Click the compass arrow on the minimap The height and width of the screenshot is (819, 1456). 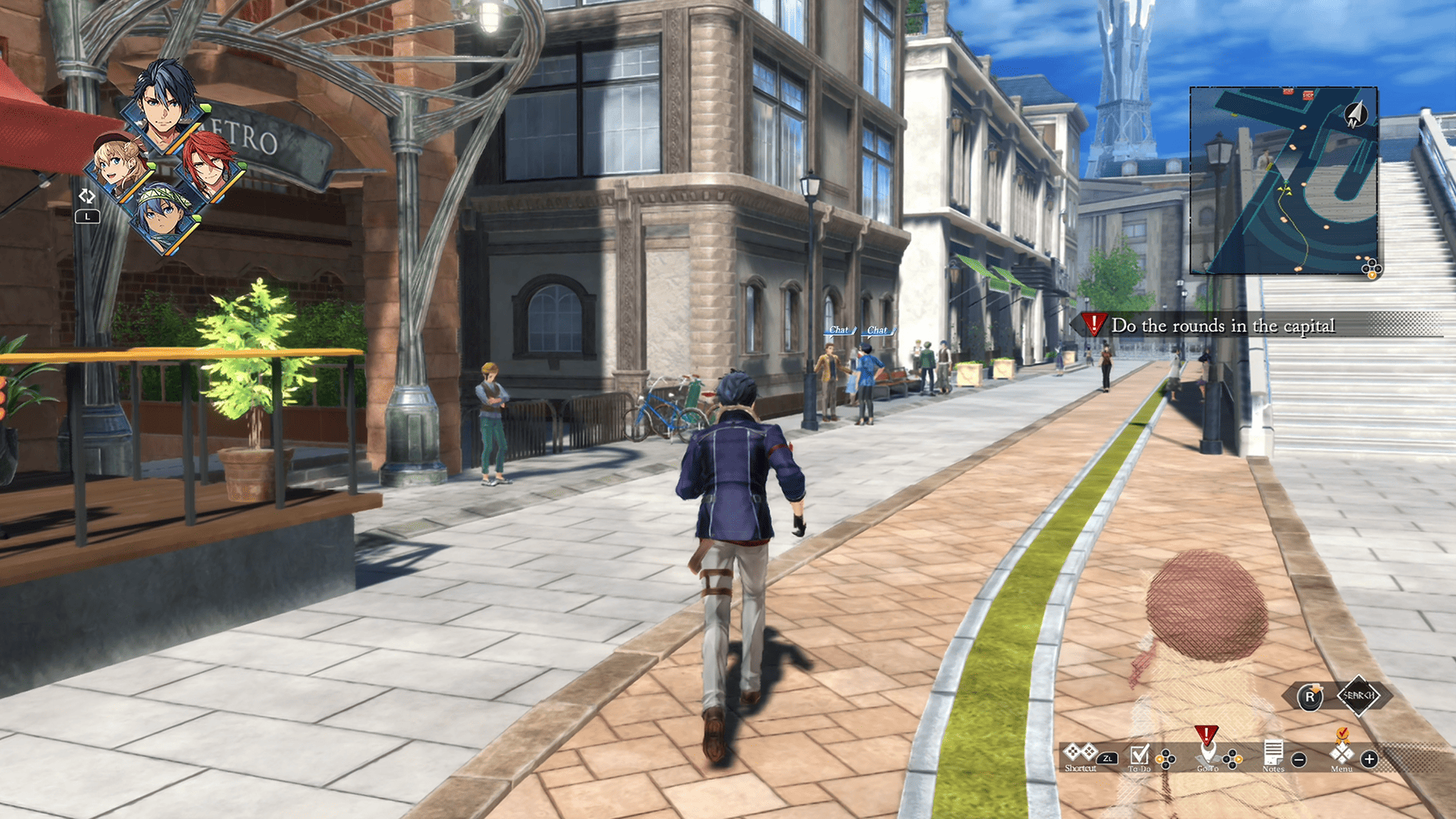tap(1354, 115)
